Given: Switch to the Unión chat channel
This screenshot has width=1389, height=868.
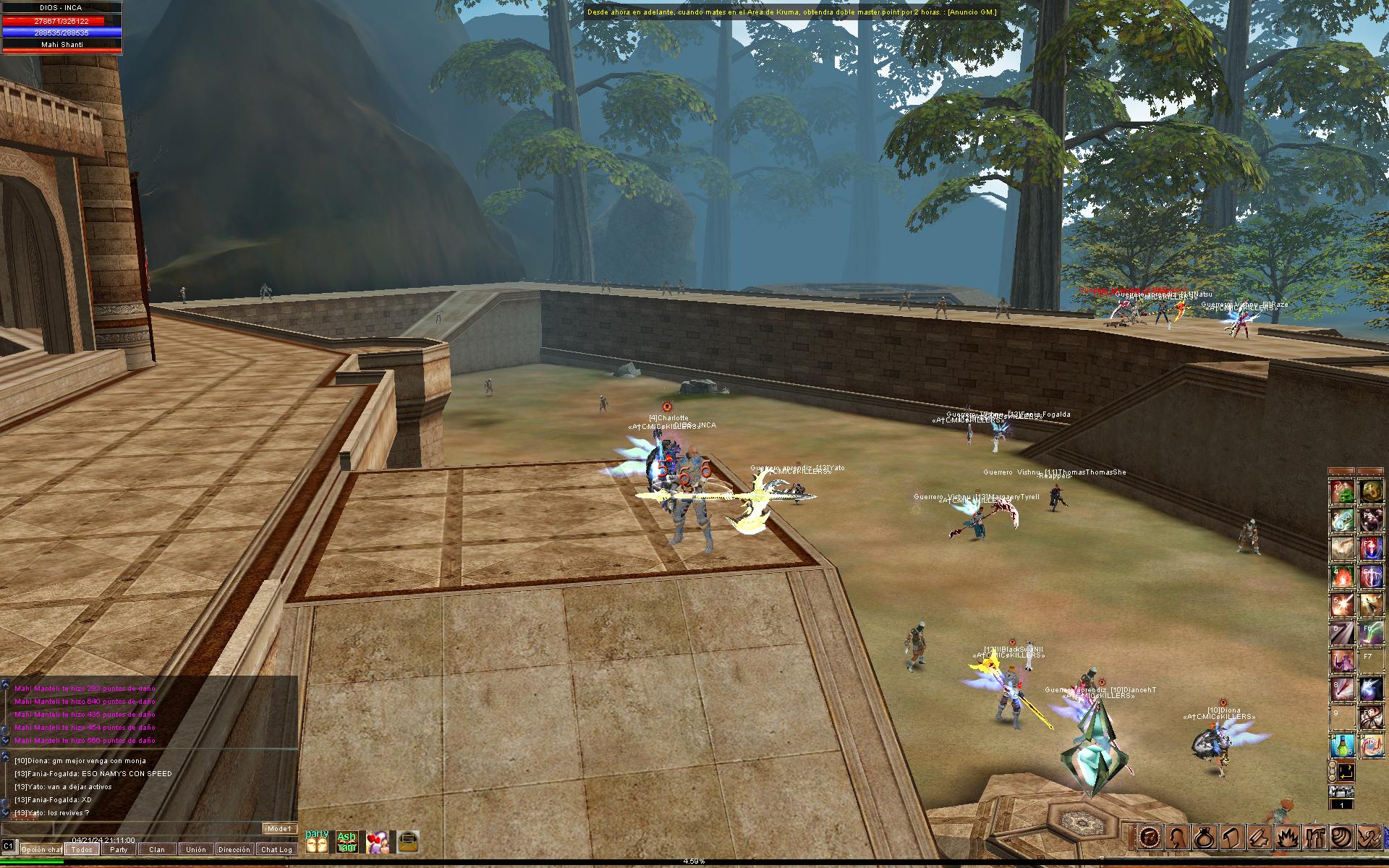Looking at the screenshot, I should [x=195, y=849].
